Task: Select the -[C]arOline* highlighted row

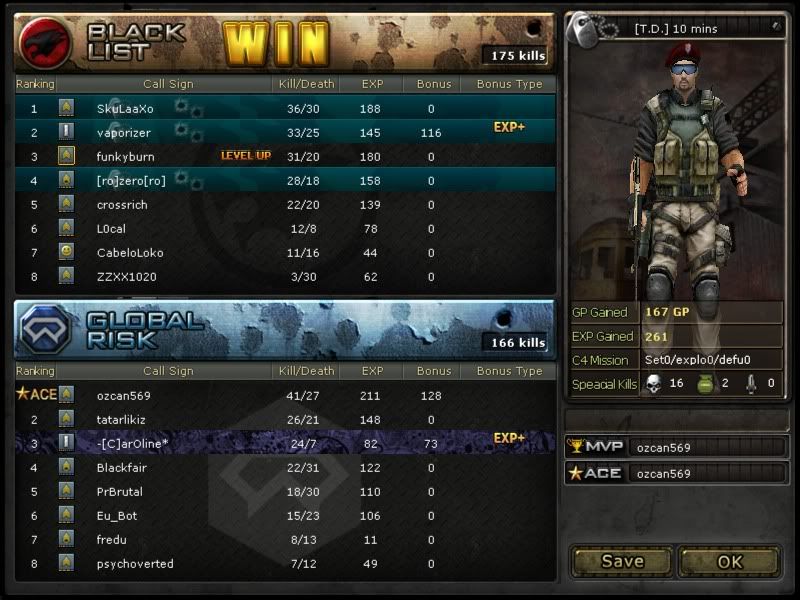Action: pos(285,443)
